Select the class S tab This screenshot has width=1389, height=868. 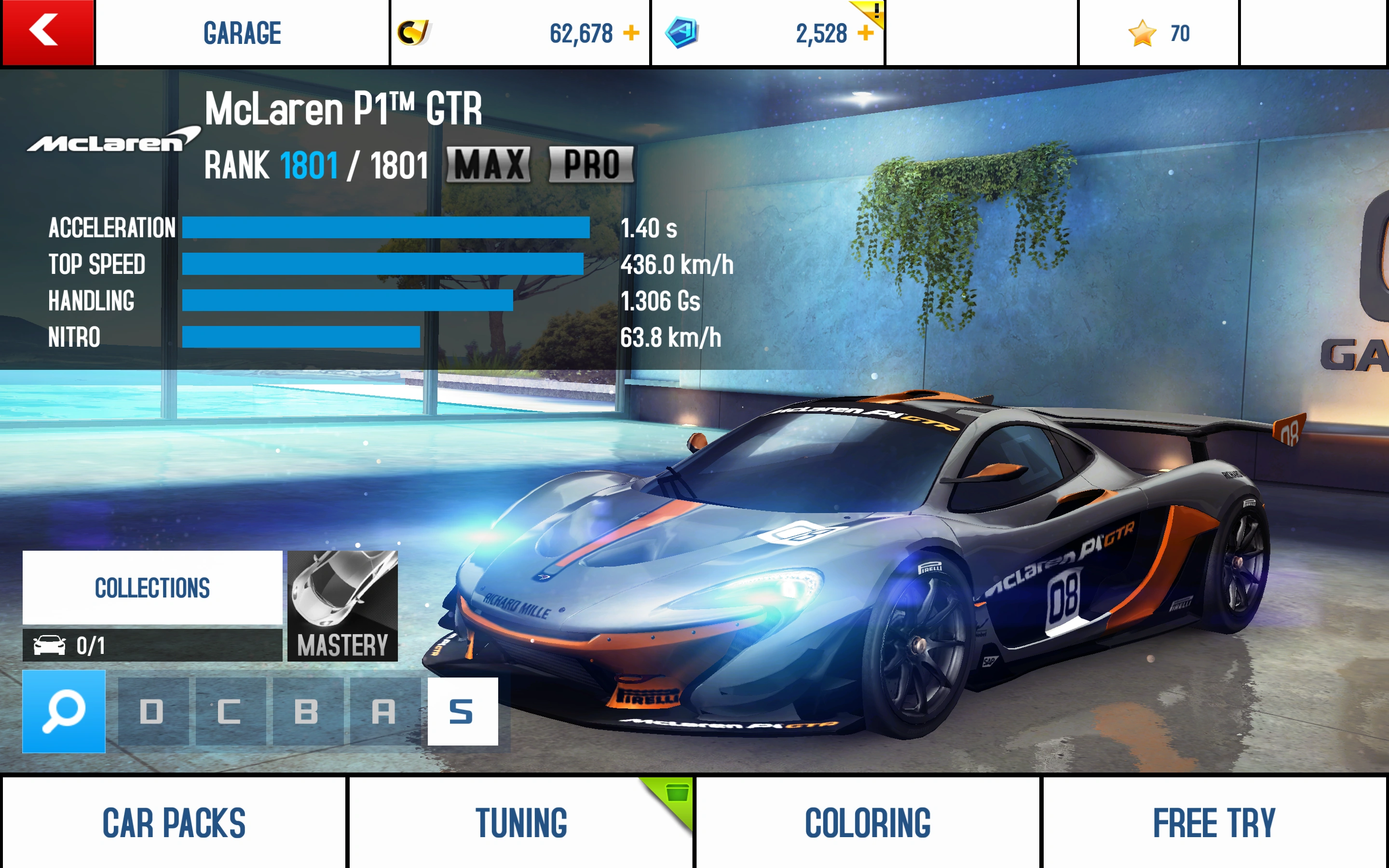462,712
